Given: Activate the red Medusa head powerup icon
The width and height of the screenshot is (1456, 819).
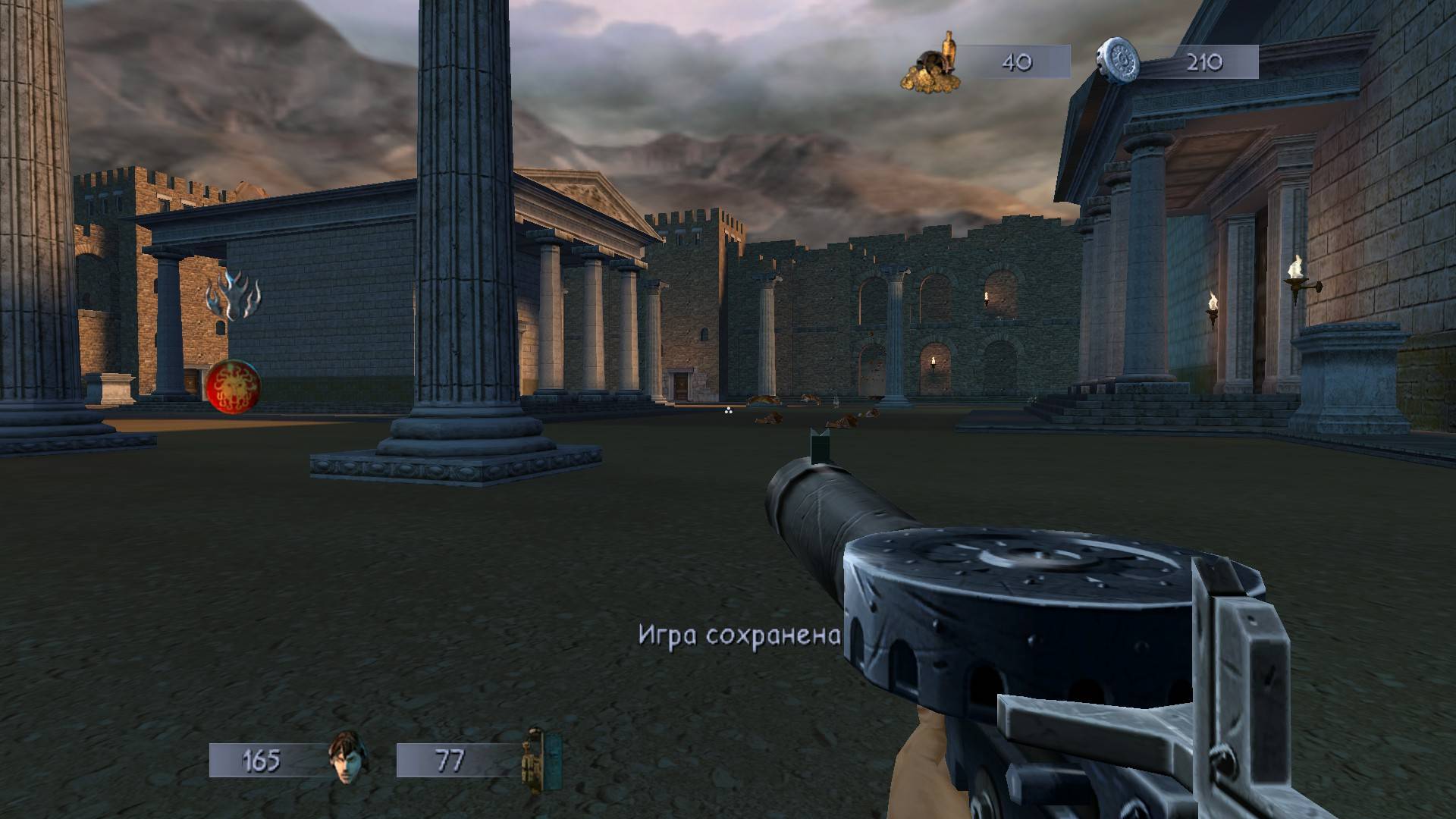Looking at the screenshot, I should pyautogui.click(x=232, y=381).
